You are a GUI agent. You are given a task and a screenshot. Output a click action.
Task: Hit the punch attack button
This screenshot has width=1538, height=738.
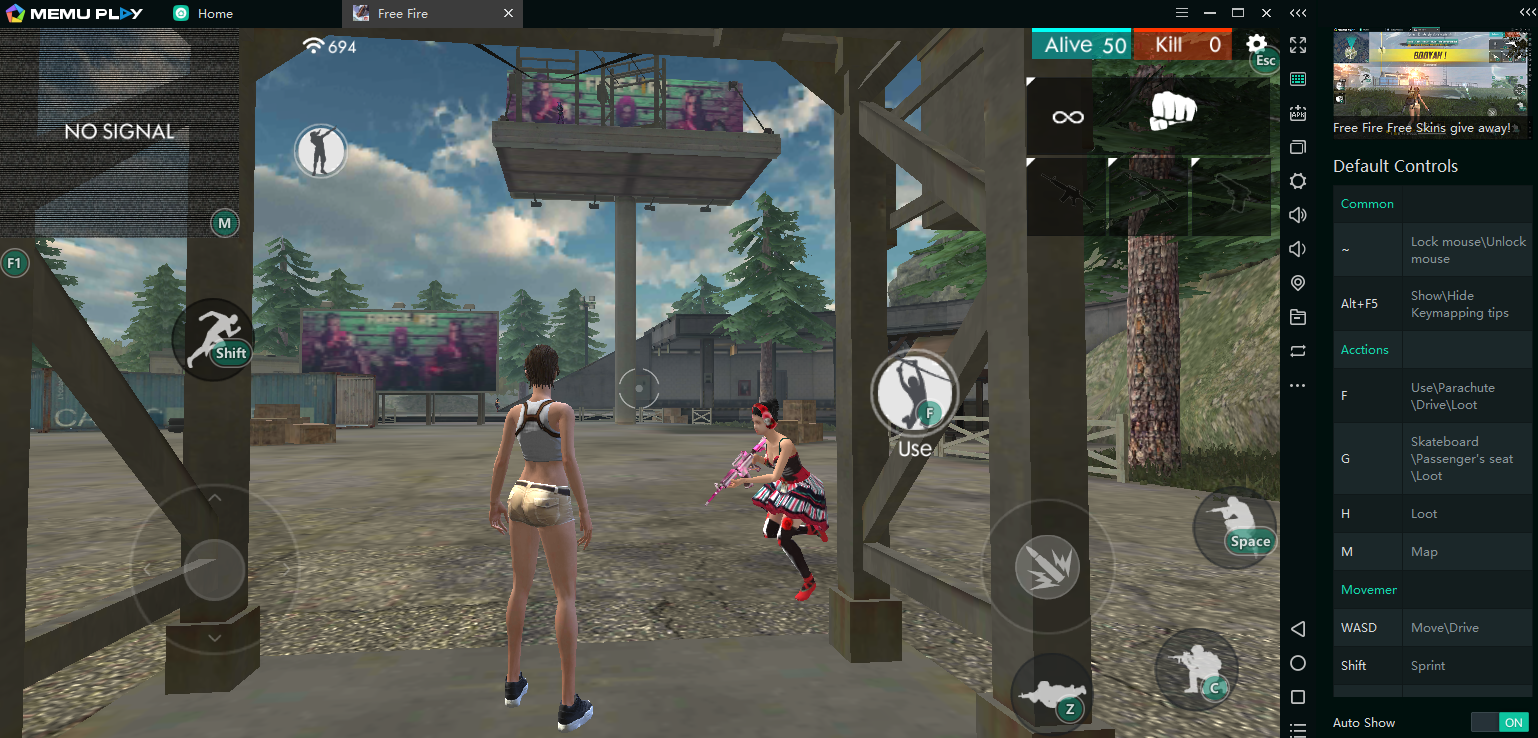click(x=1046, y=567)
